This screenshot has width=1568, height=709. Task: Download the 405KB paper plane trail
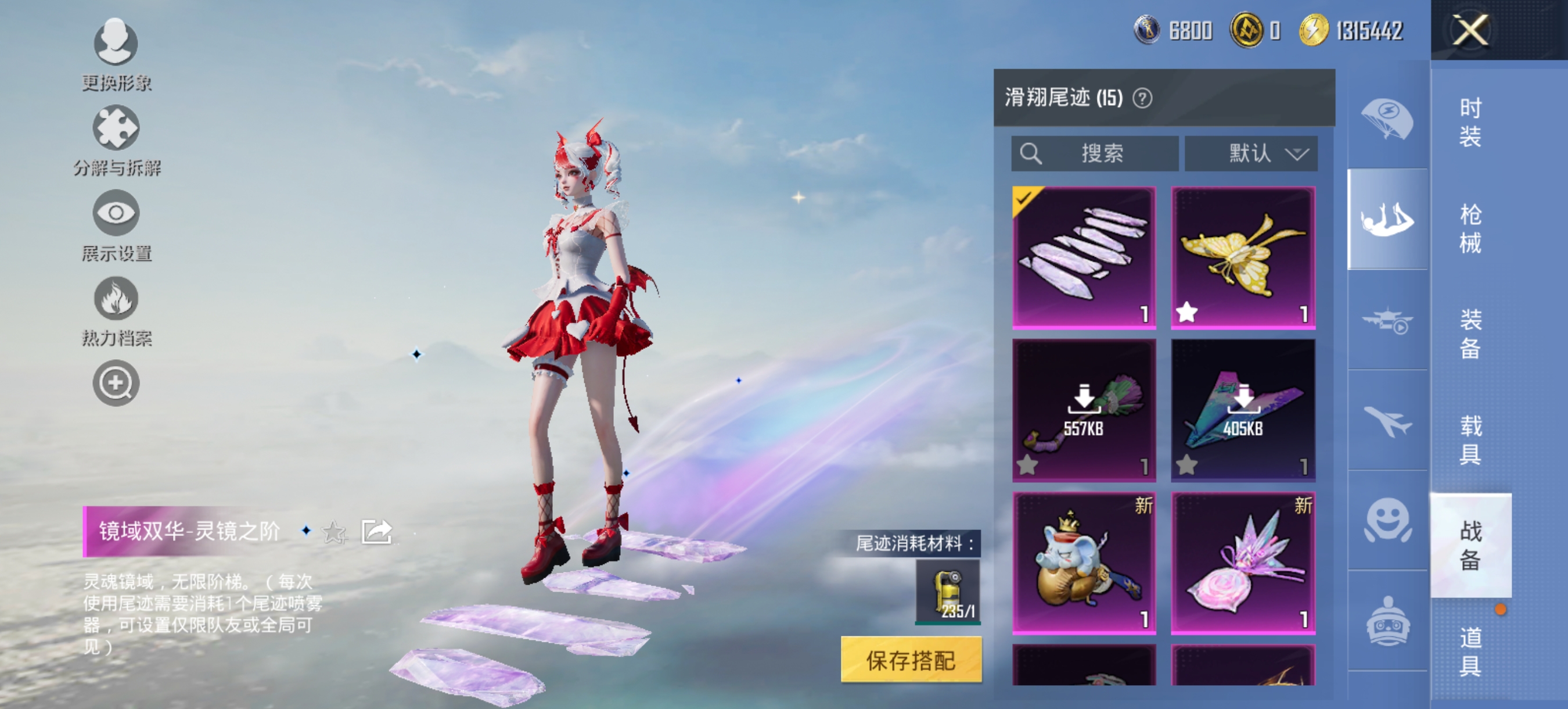coord(1244,399)
